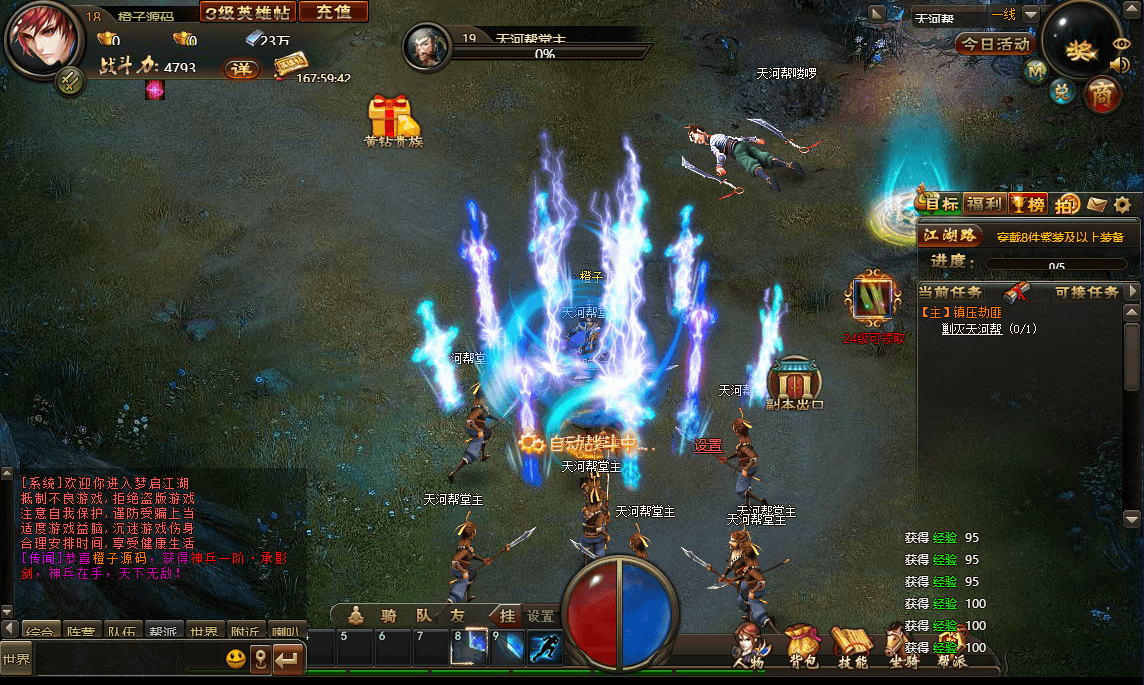Click the 剿灭天河帮 quest link
Image resolution: width=1144 pixels, height=685 pixels.
(x=971, y=328)
